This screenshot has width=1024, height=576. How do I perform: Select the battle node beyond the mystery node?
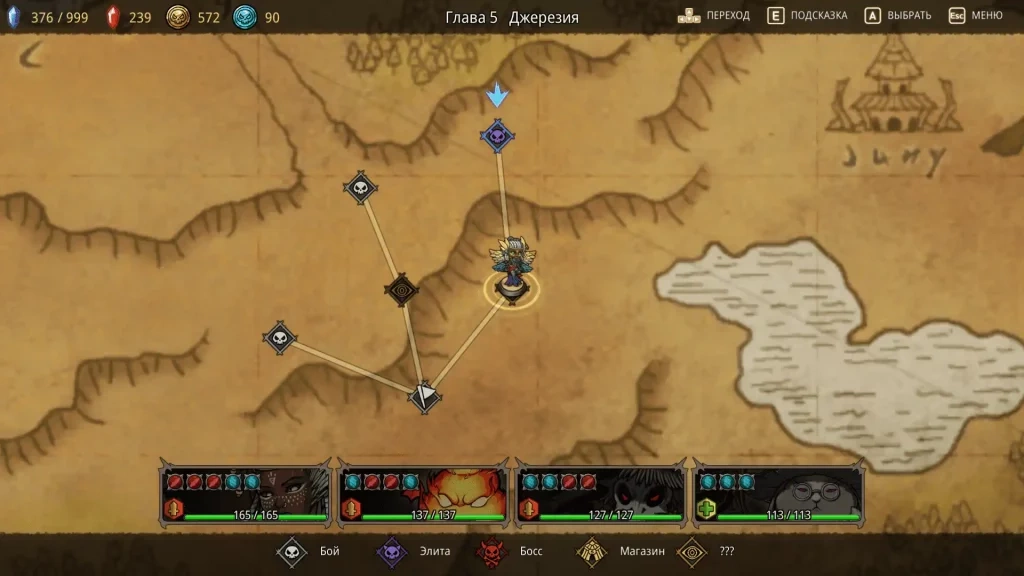[360, 187]
